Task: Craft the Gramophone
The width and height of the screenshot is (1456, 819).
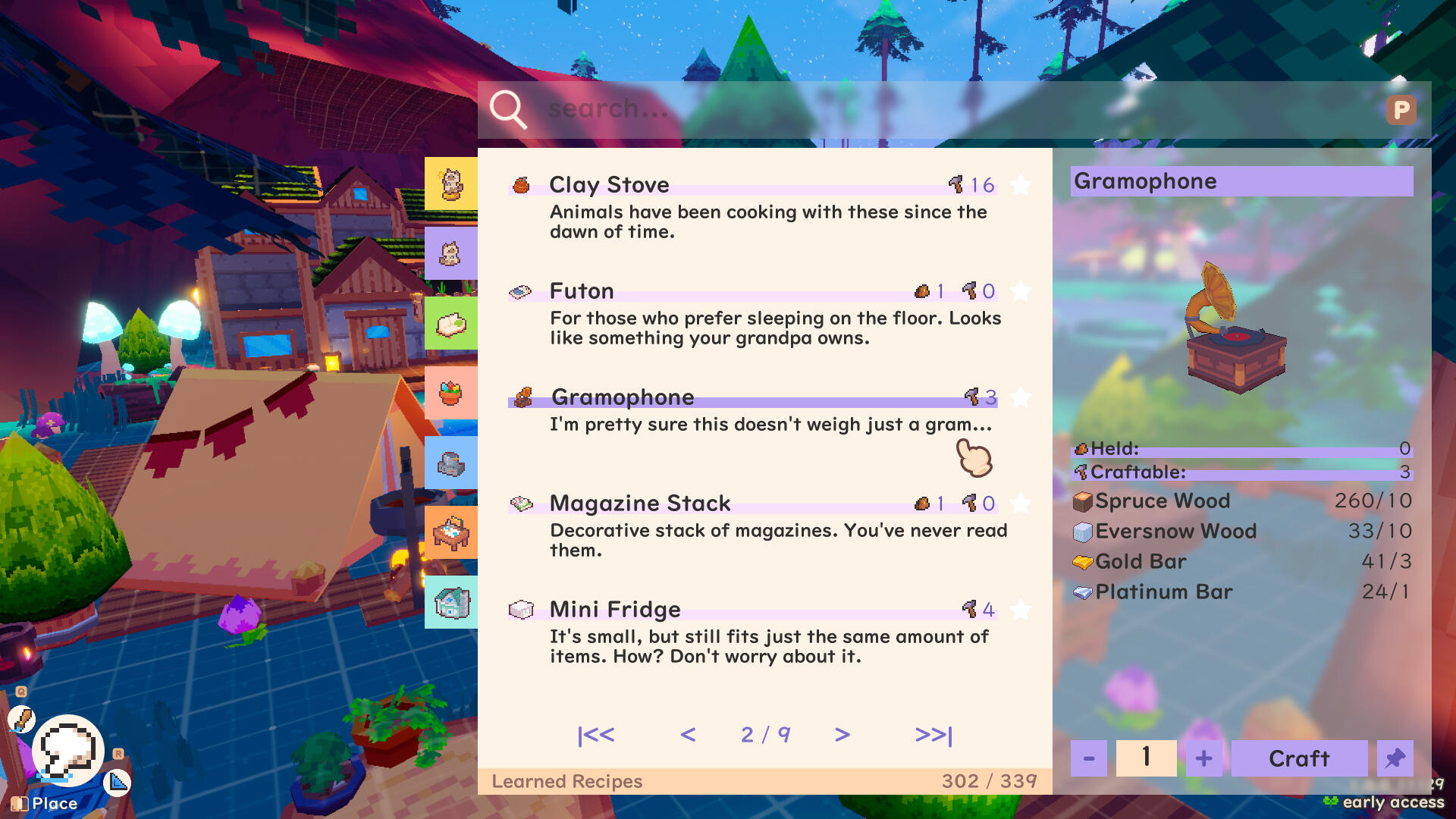Action: point(1299,758)
